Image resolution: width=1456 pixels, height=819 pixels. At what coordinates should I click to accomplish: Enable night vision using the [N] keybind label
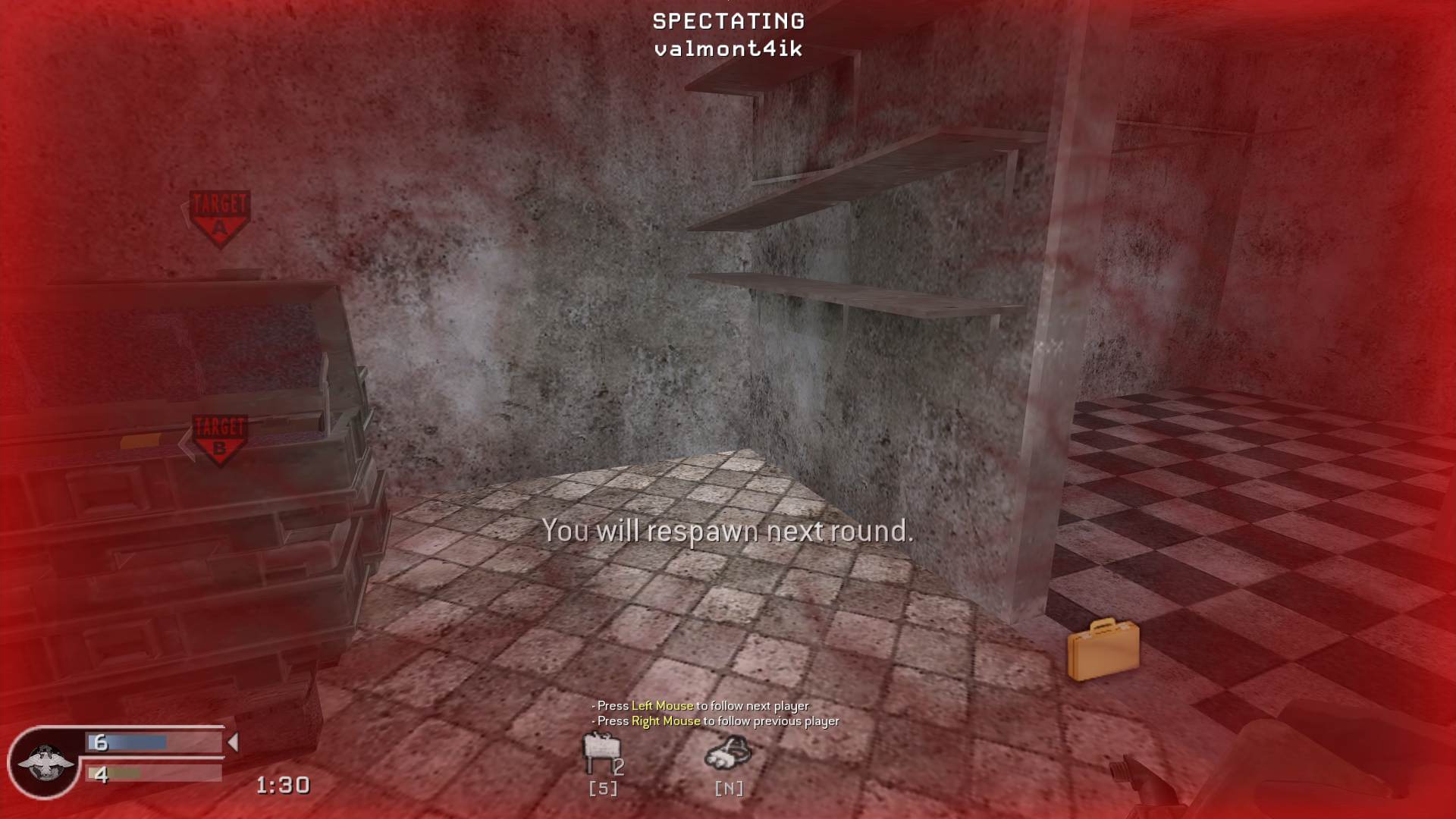click(730, 788)
